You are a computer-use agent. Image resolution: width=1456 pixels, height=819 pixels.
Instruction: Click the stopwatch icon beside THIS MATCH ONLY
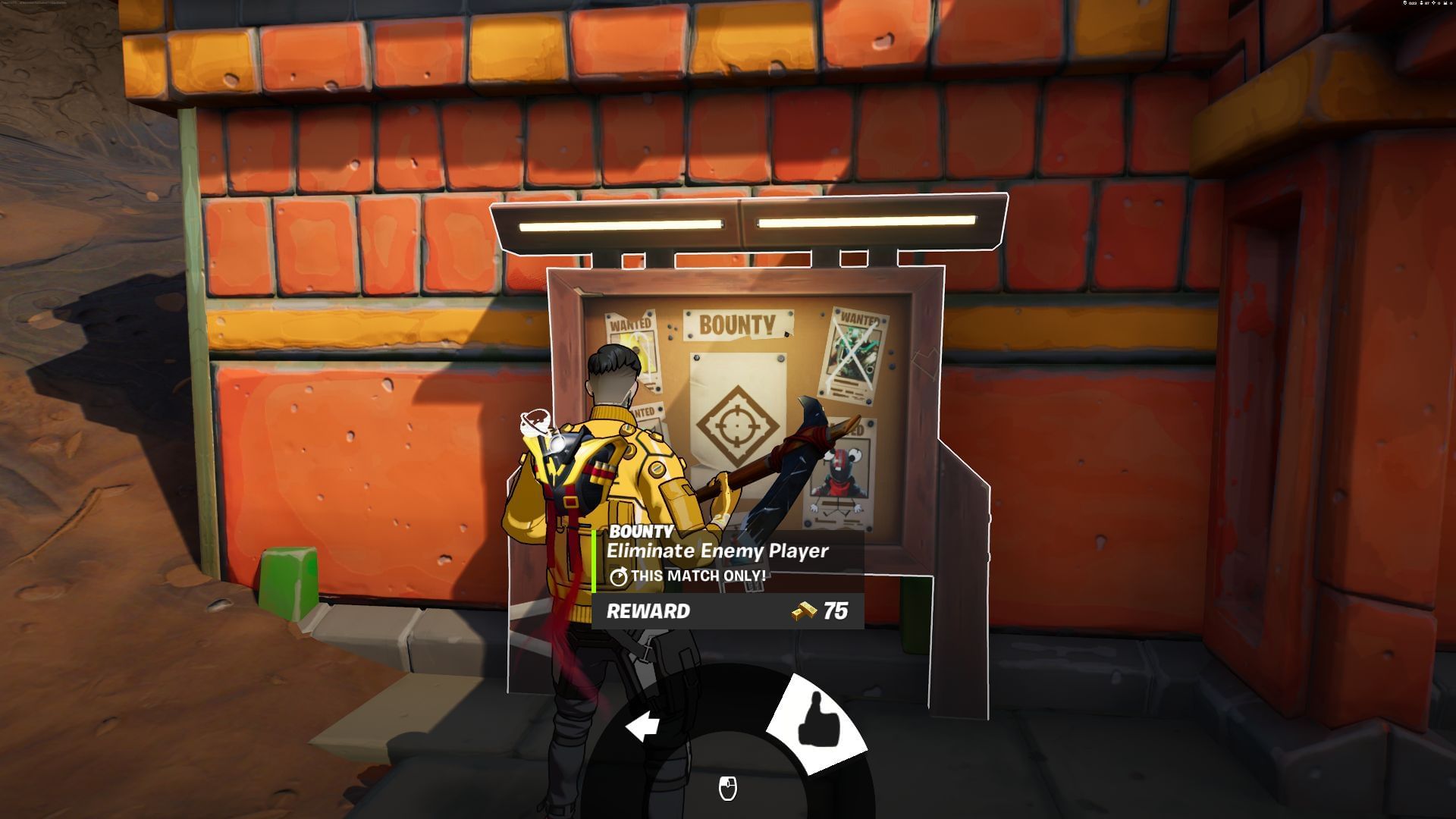tap(618, 577)
